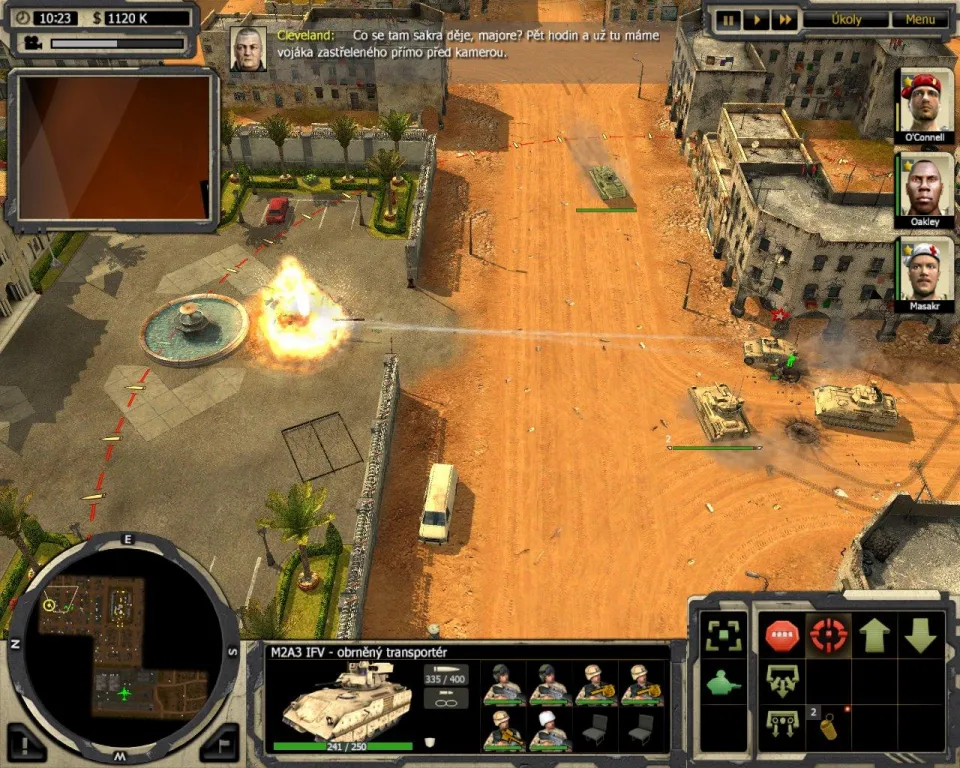This screenshot has width=960, height=768.
Task: Click the green tank silhouette icon
Action: 723,685
